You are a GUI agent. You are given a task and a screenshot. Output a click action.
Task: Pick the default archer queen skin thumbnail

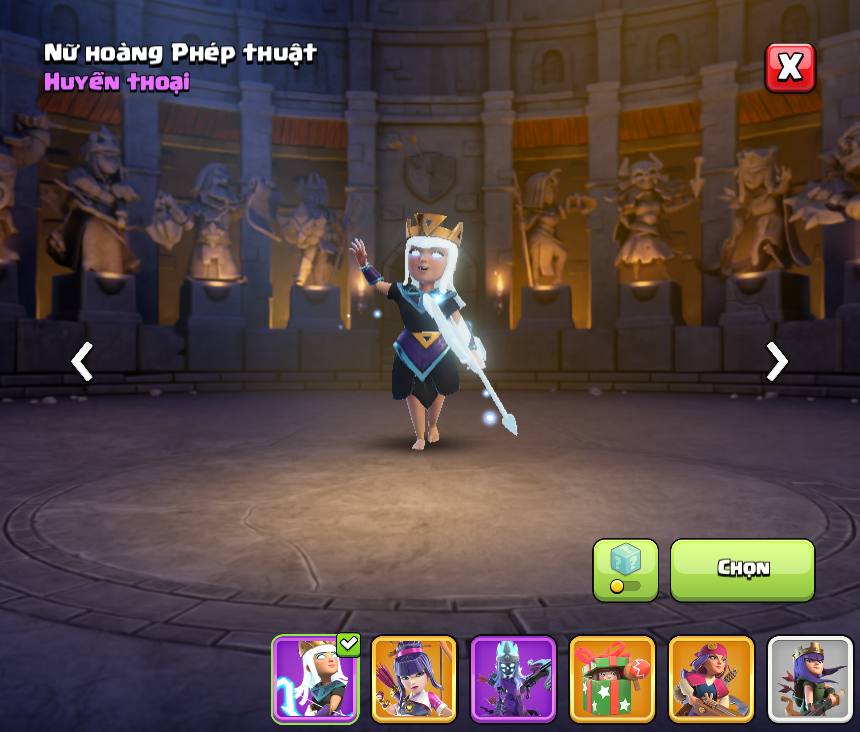click(810, 679)
